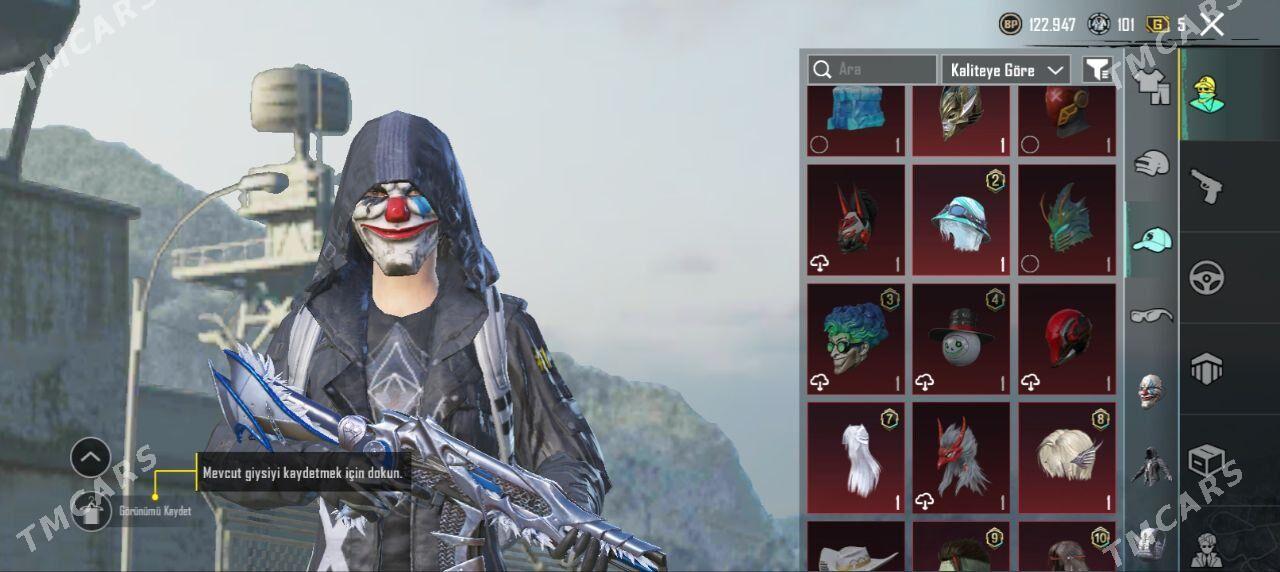Tap the Görünümü Kaydet save outfit button
This screenshot has width=1280, height=572.
click(x=92, y=511)
